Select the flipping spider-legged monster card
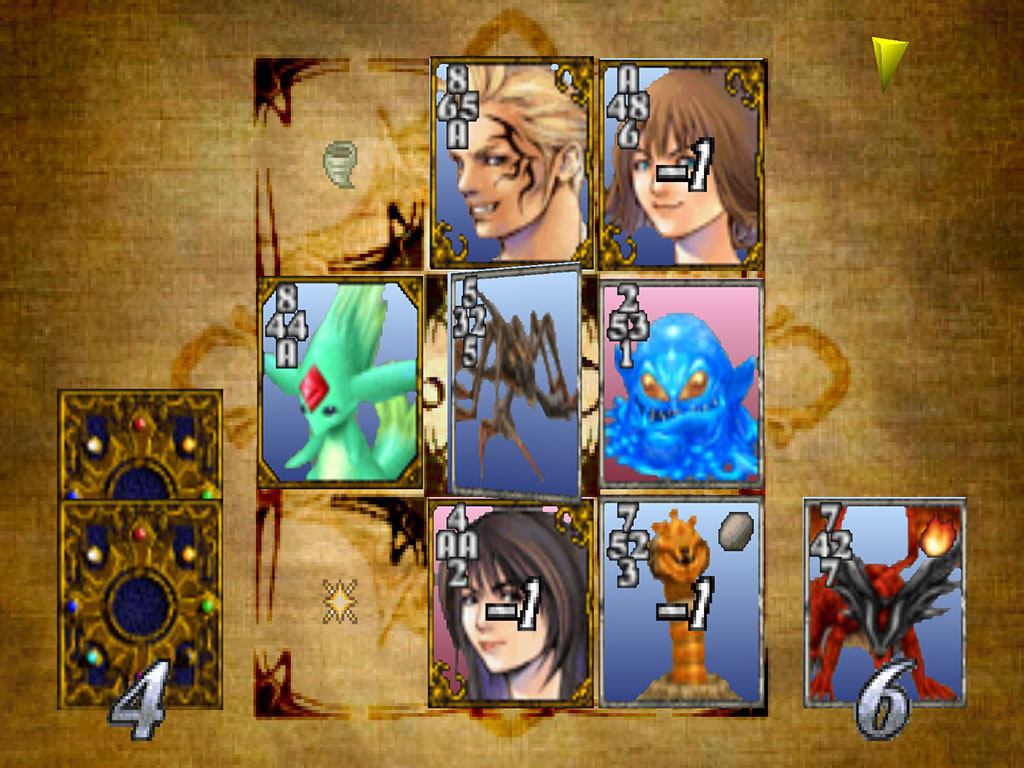Viewport: 1024px width, 768px height. (x=514, y=384)
